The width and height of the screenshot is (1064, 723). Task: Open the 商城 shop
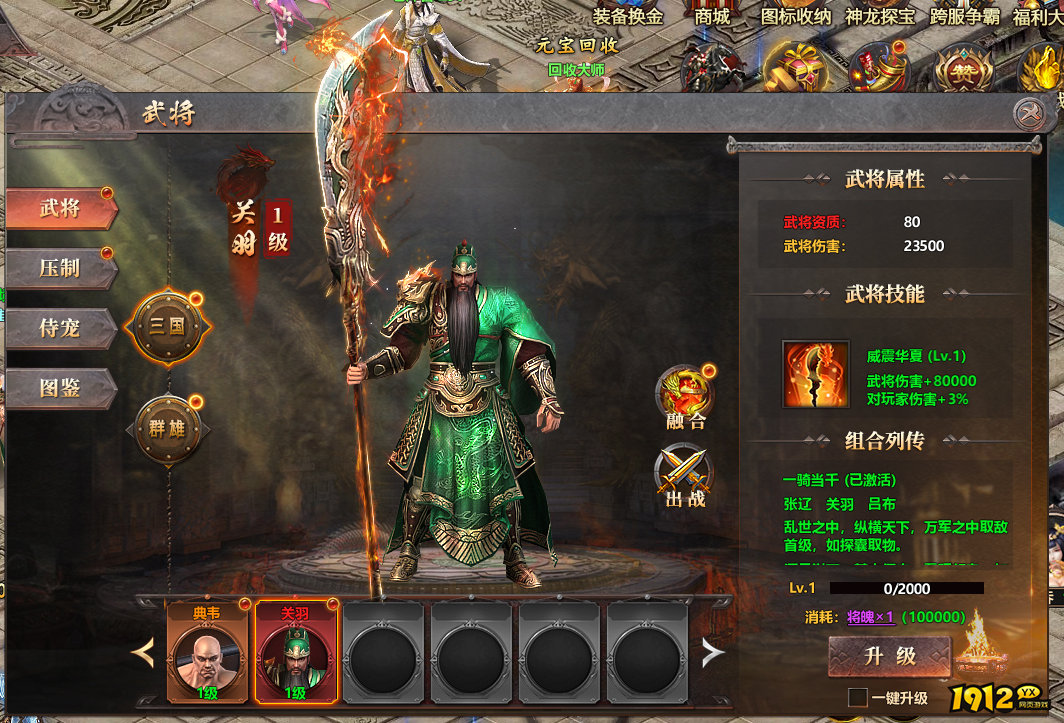(712, 16)
